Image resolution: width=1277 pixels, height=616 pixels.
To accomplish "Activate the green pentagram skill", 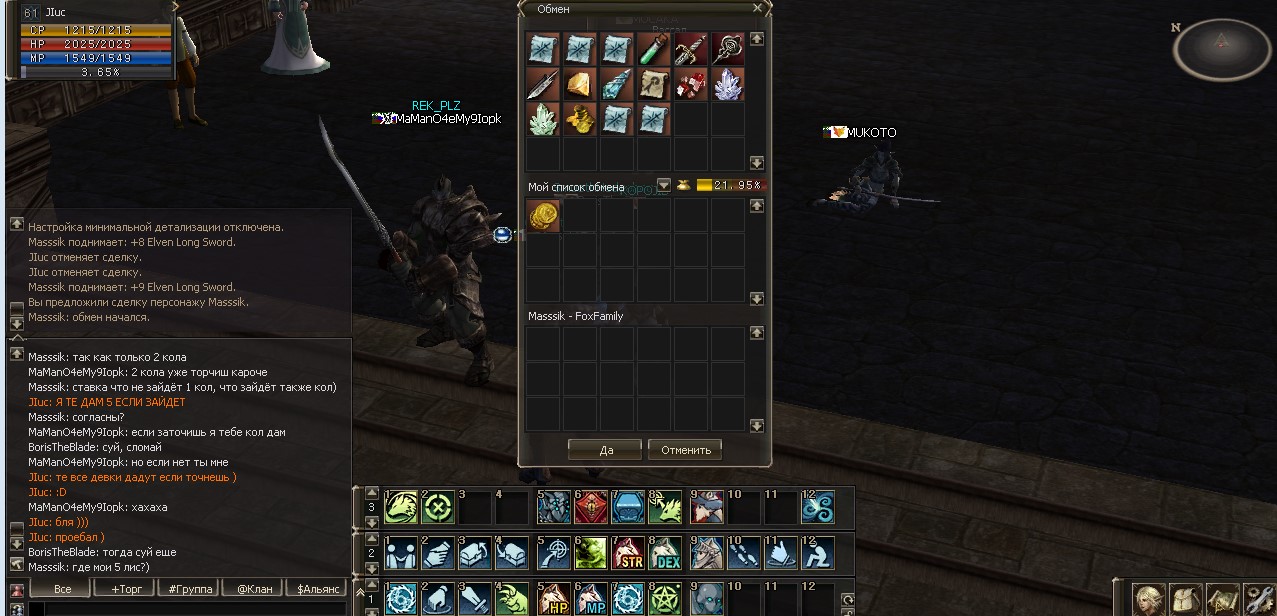I will 664,599.
